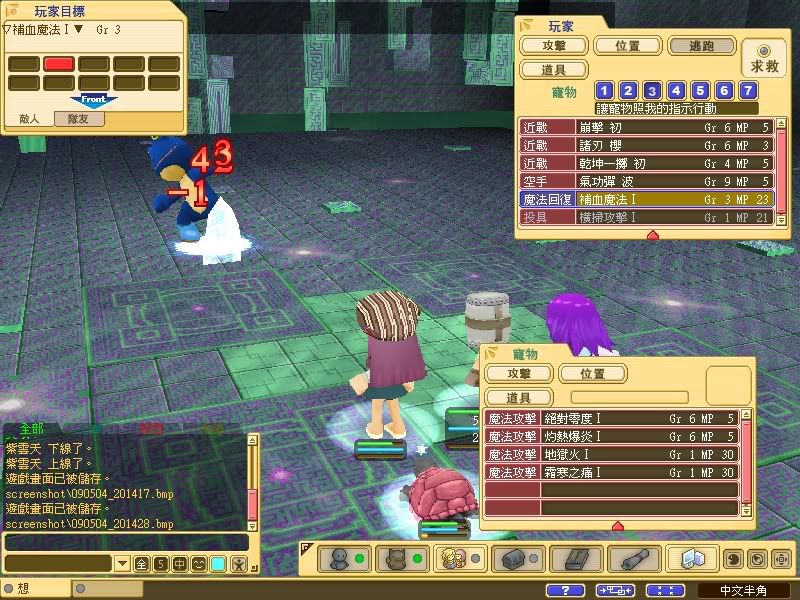This screenshot has height=600, width=800.
Task: Select the pet's 地獄火 I spell
Action: (612, 454)
